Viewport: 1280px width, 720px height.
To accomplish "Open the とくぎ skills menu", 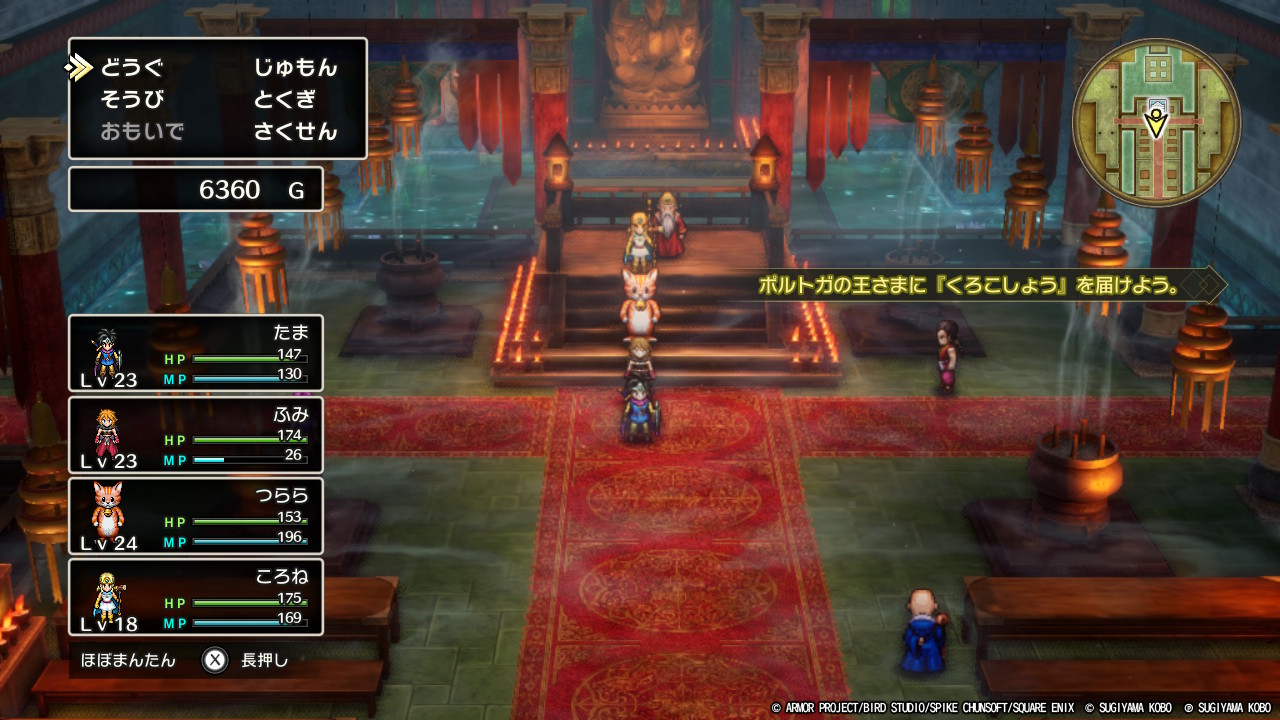I will point(284,100).
